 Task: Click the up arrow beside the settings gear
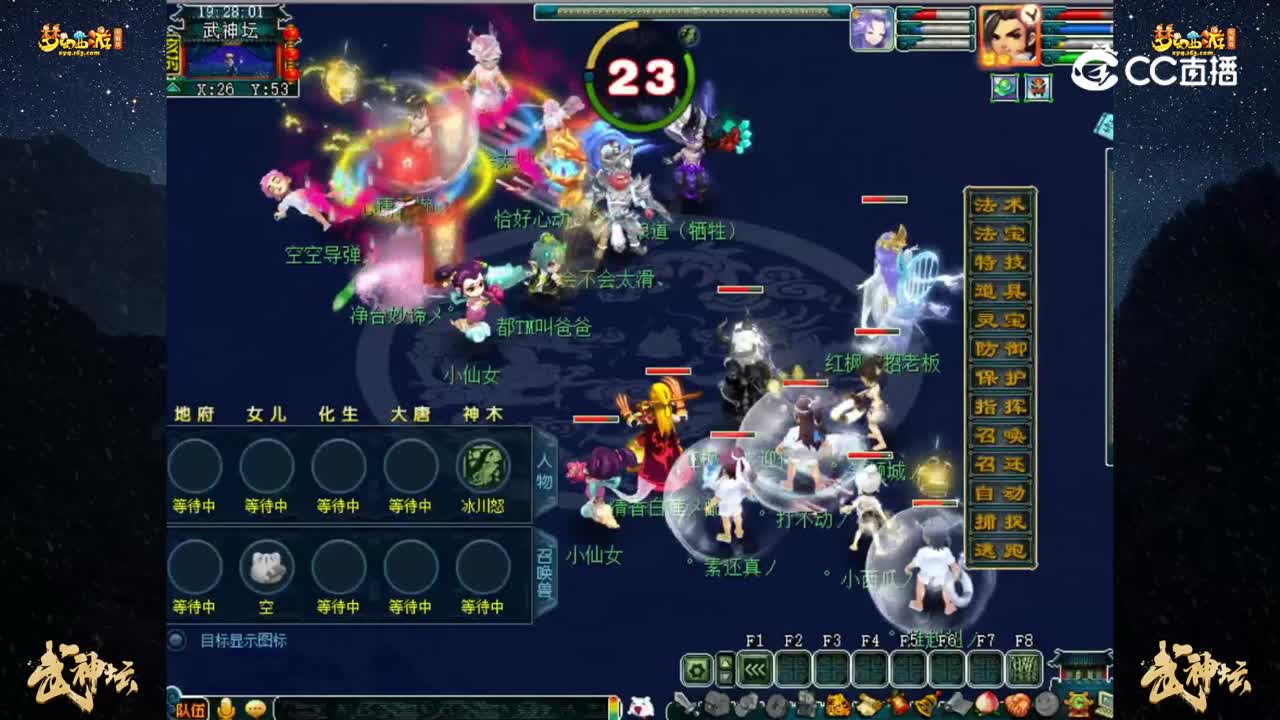724,660
